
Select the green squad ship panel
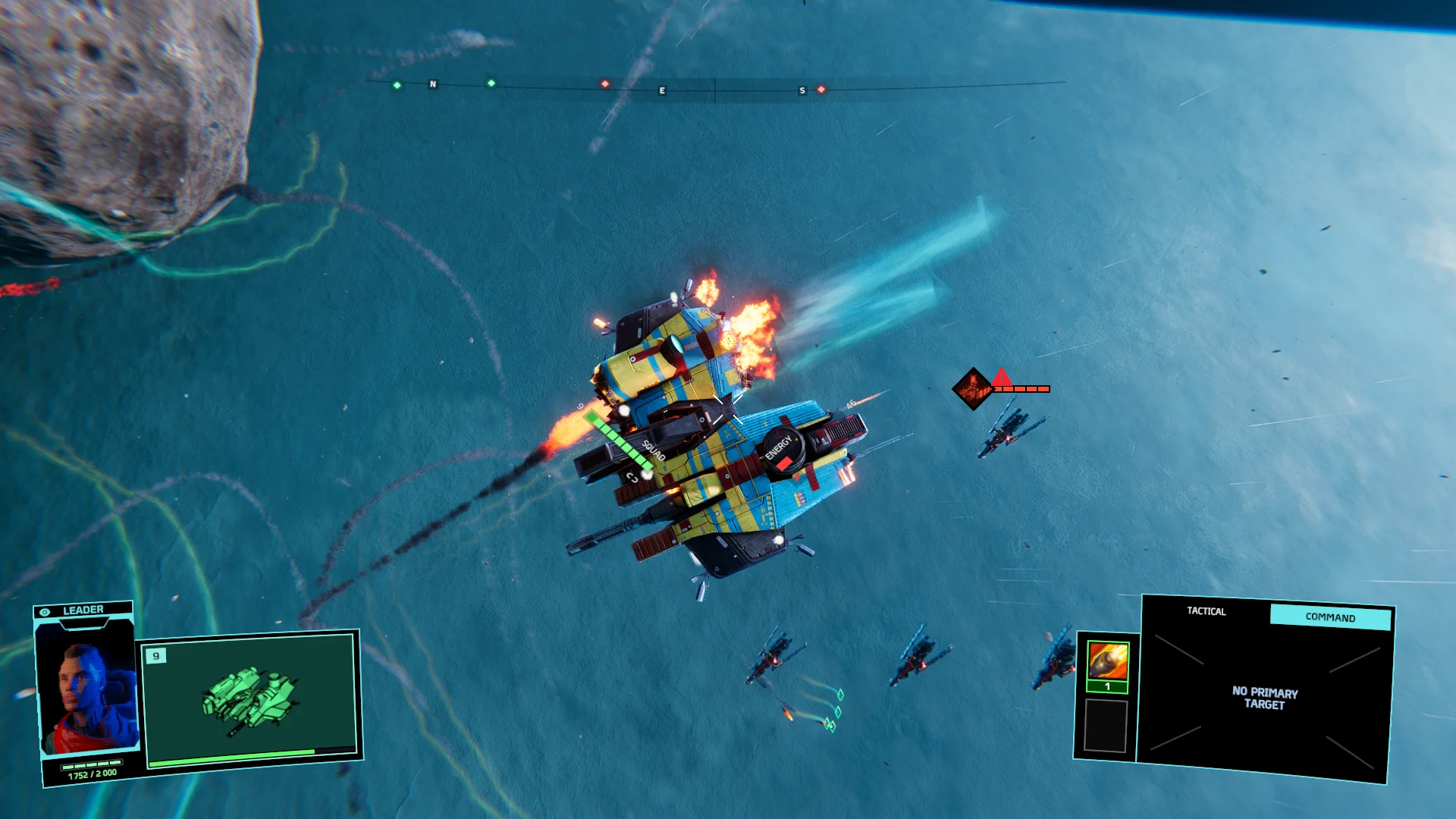pyautogui.click(x=249, y=698)
